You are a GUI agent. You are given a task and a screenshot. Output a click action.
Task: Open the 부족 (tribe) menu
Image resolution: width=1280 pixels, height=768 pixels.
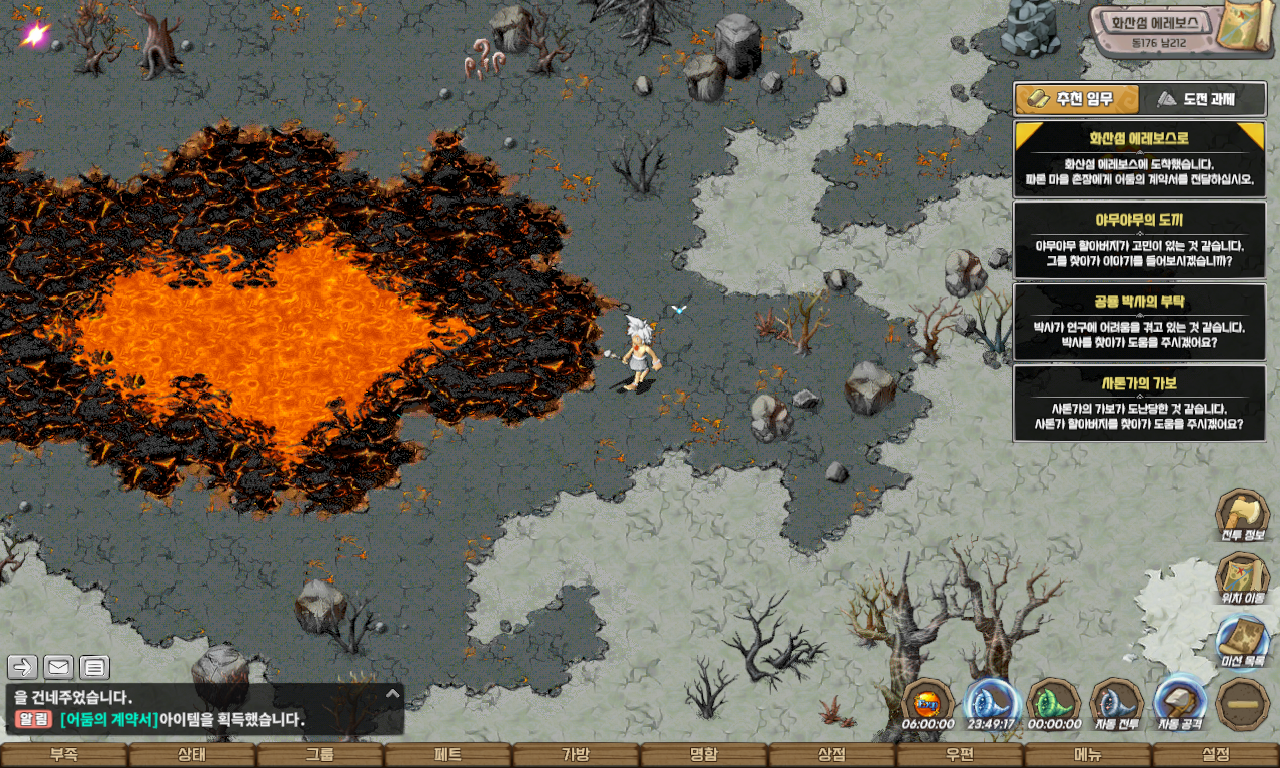64,755
